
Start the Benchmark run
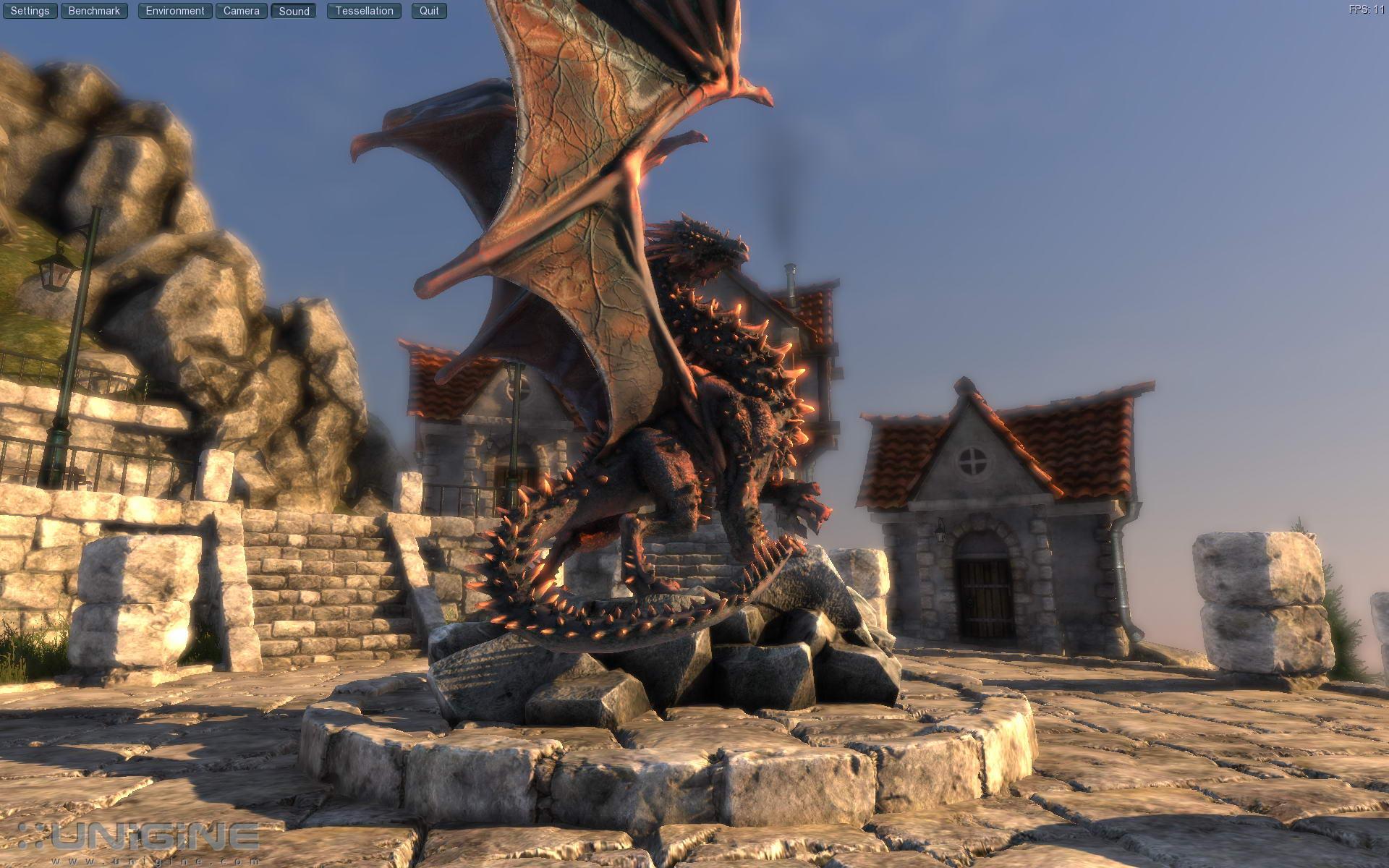94,11
